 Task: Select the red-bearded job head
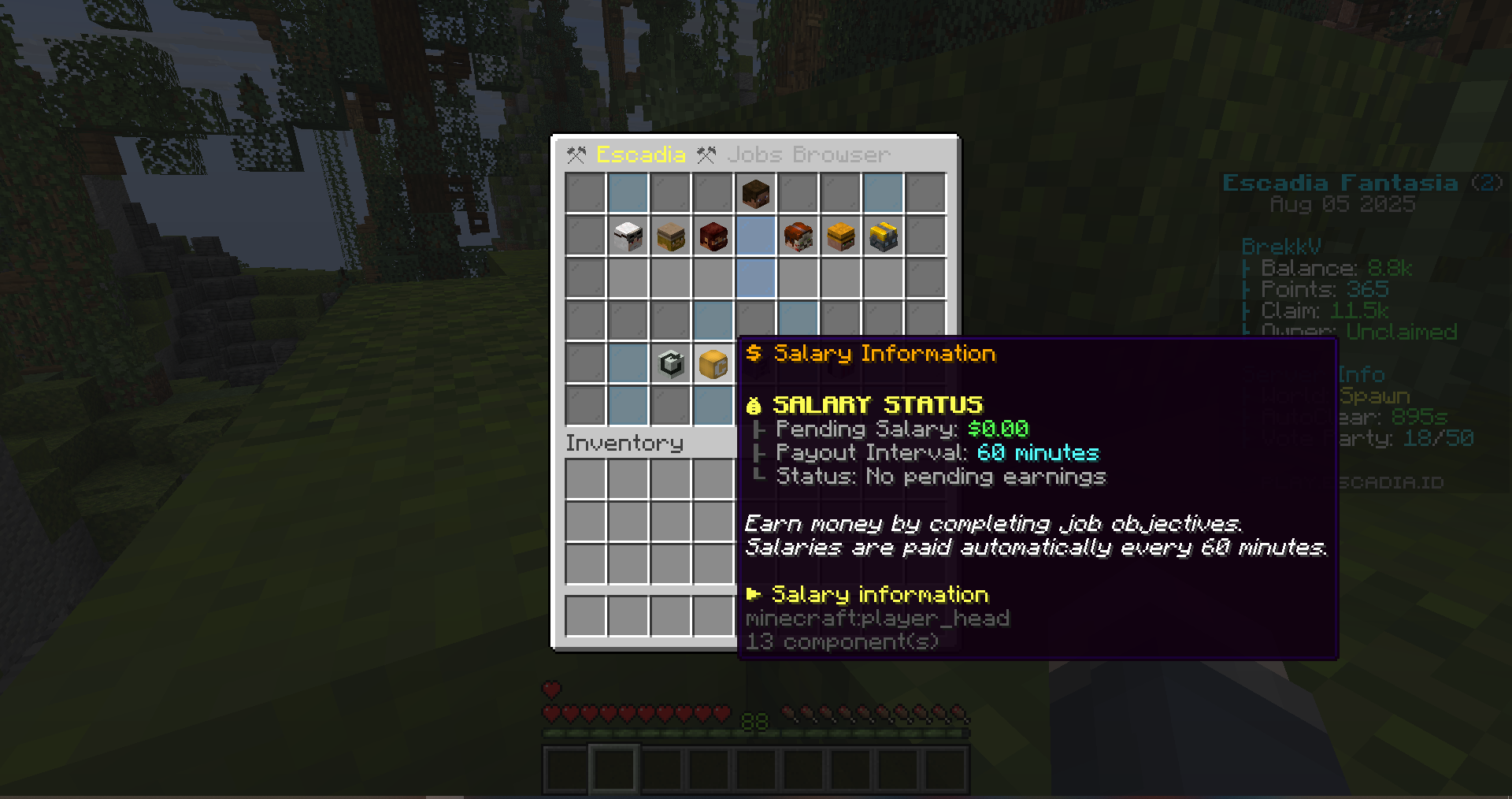tap(713, 236)
